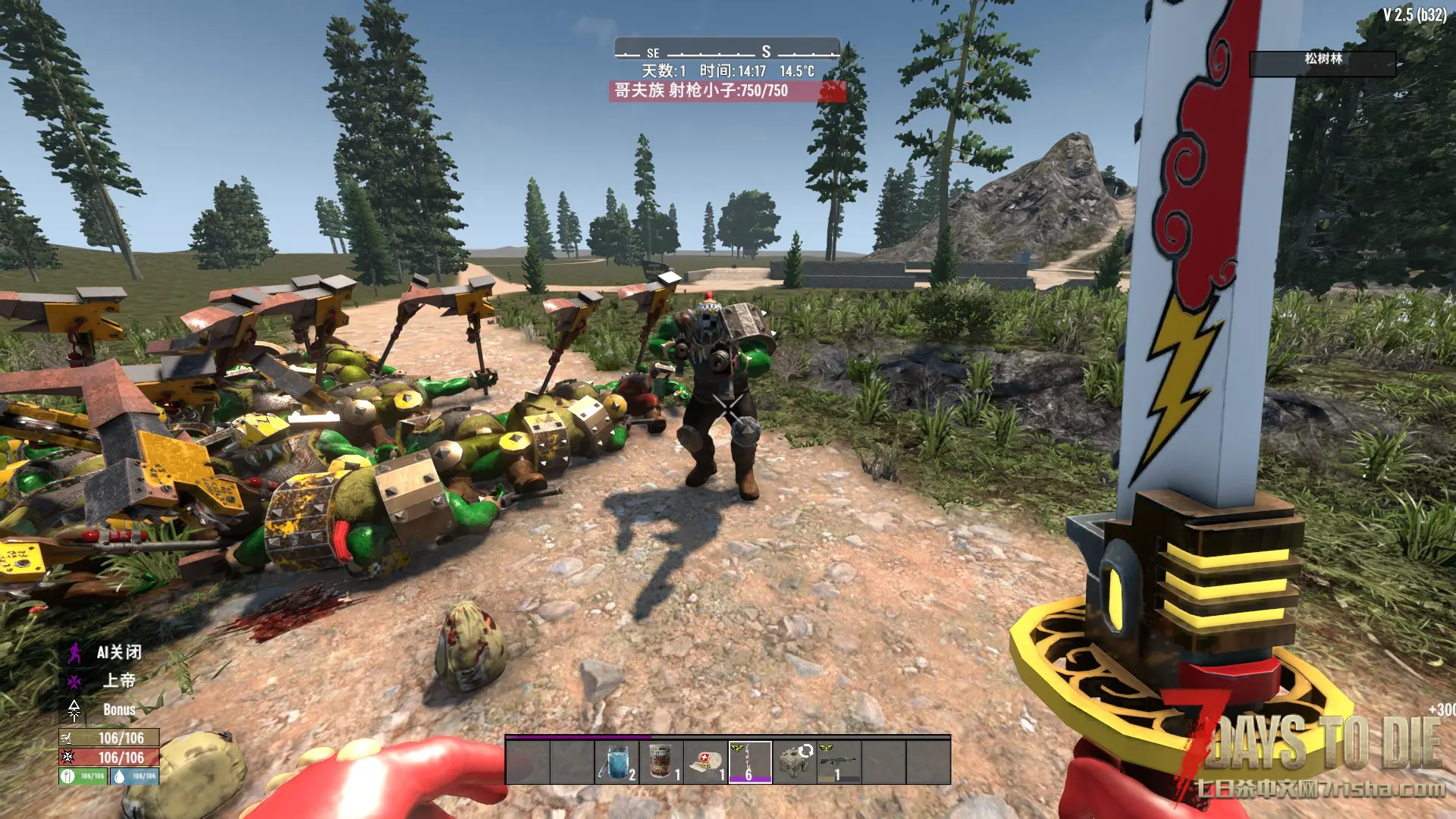Viewport: 1456px width, 819px height.
Task: Pick the stone block hotbar slot
Action: point(794,762)
